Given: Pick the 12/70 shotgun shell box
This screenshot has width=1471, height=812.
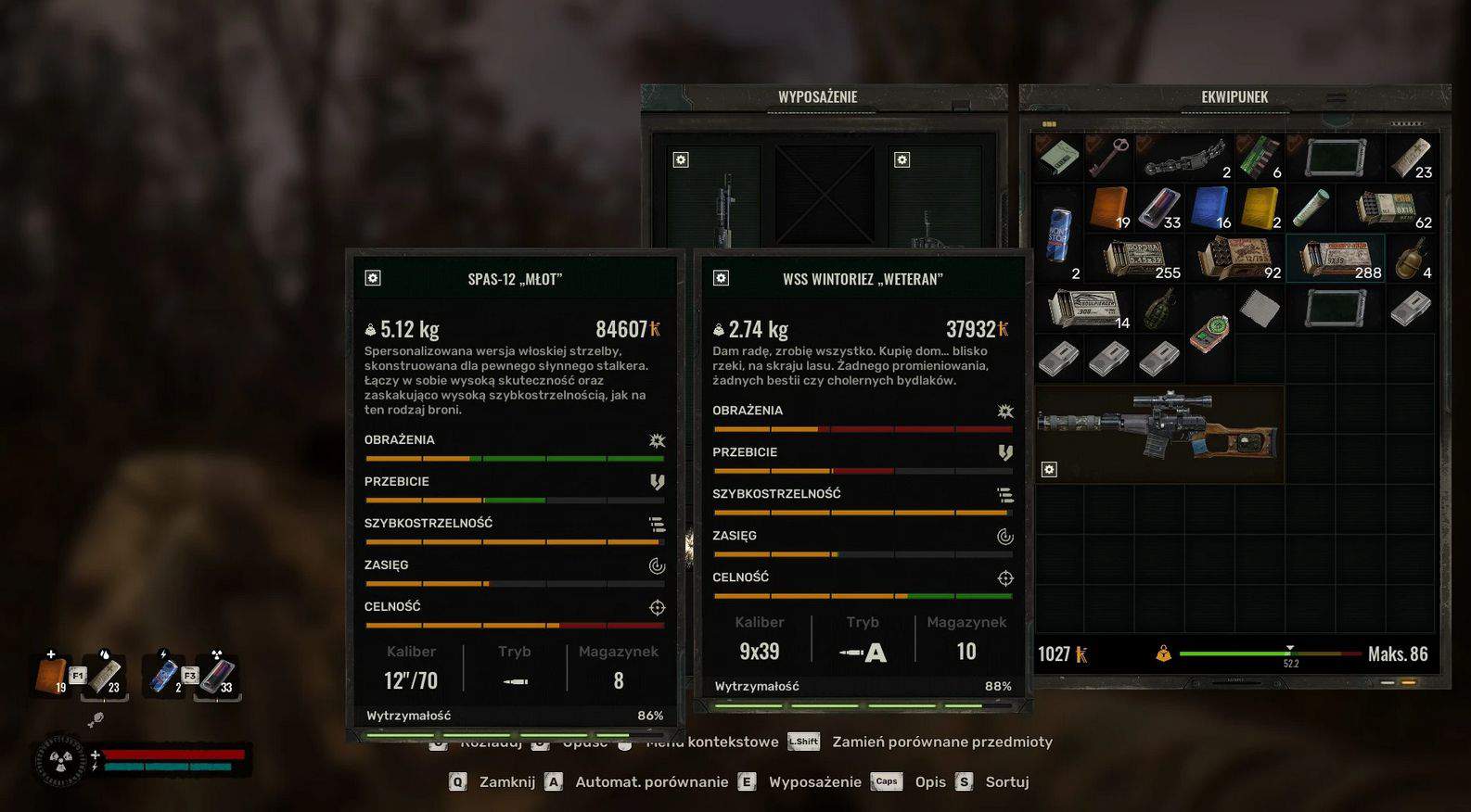Looking at the screenshot, I should (1235, 258).
